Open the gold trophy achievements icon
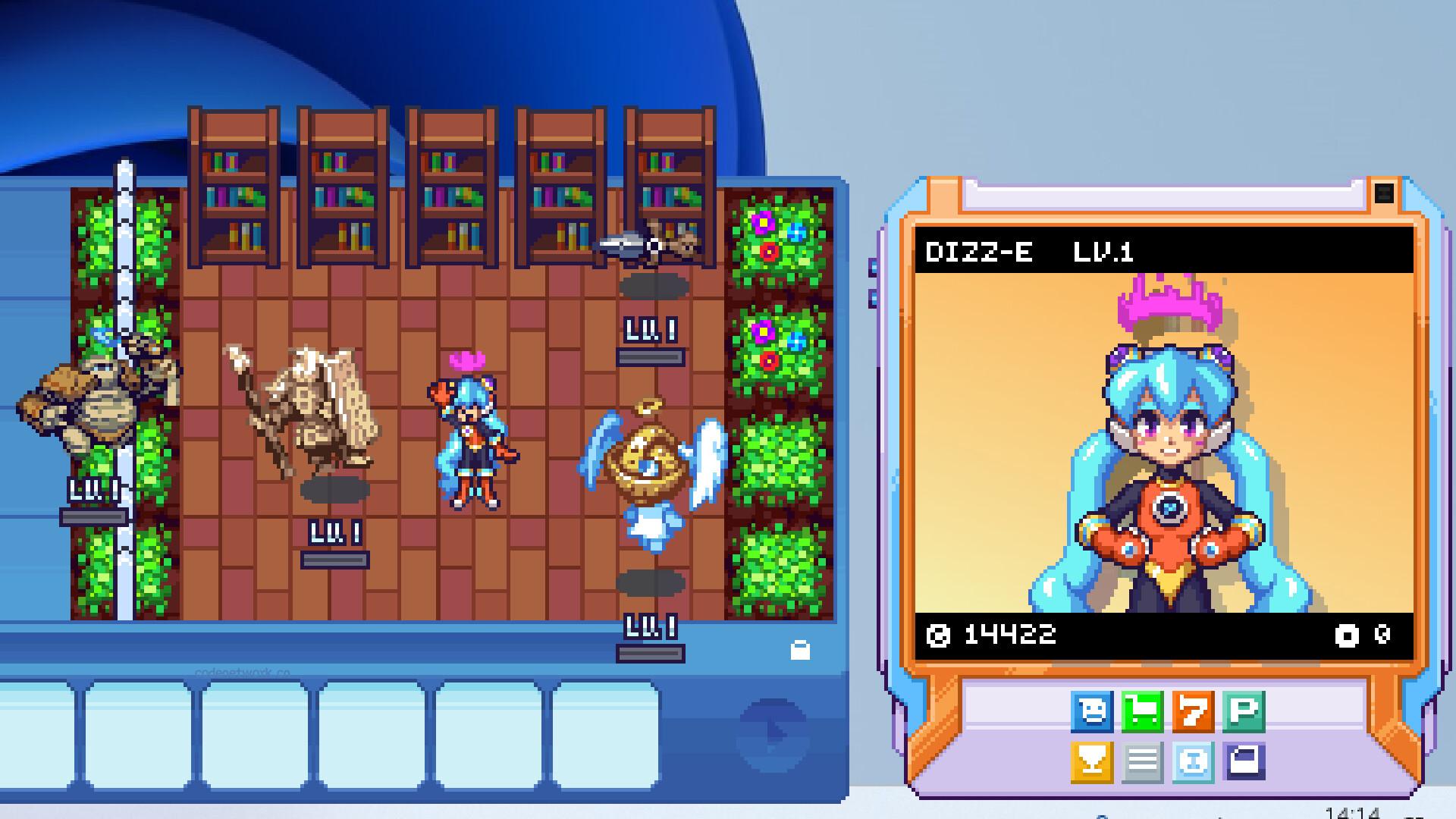This screenshot has width=1456, height=819. tap(1092, 761)
